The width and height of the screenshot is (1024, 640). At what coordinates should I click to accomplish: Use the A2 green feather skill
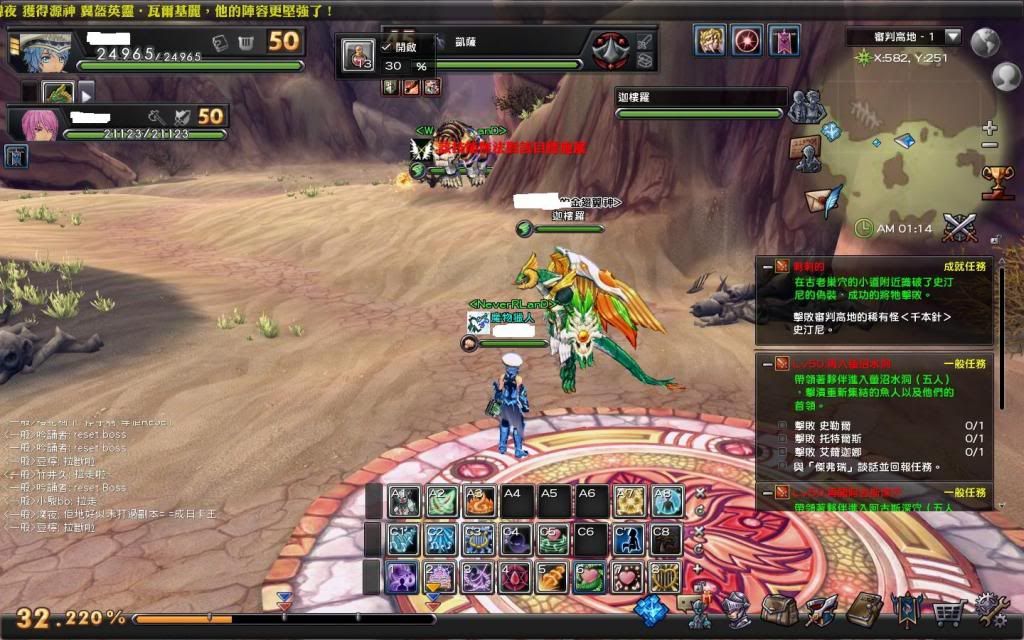pyautogui.click(x=441, y=501)
